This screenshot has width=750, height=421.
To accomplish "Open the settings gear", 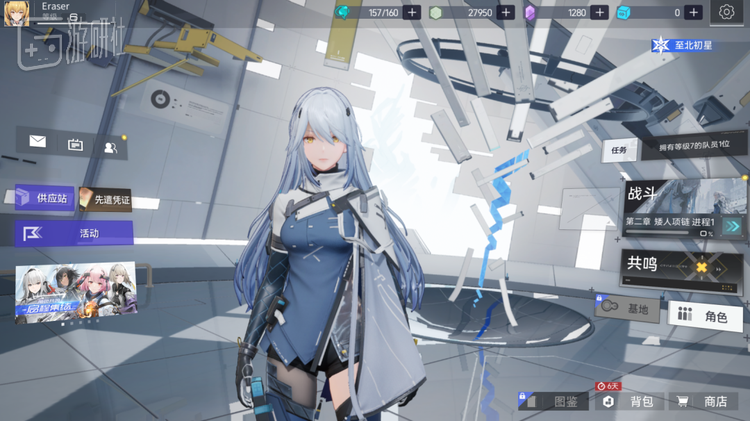I will (726, 13).
